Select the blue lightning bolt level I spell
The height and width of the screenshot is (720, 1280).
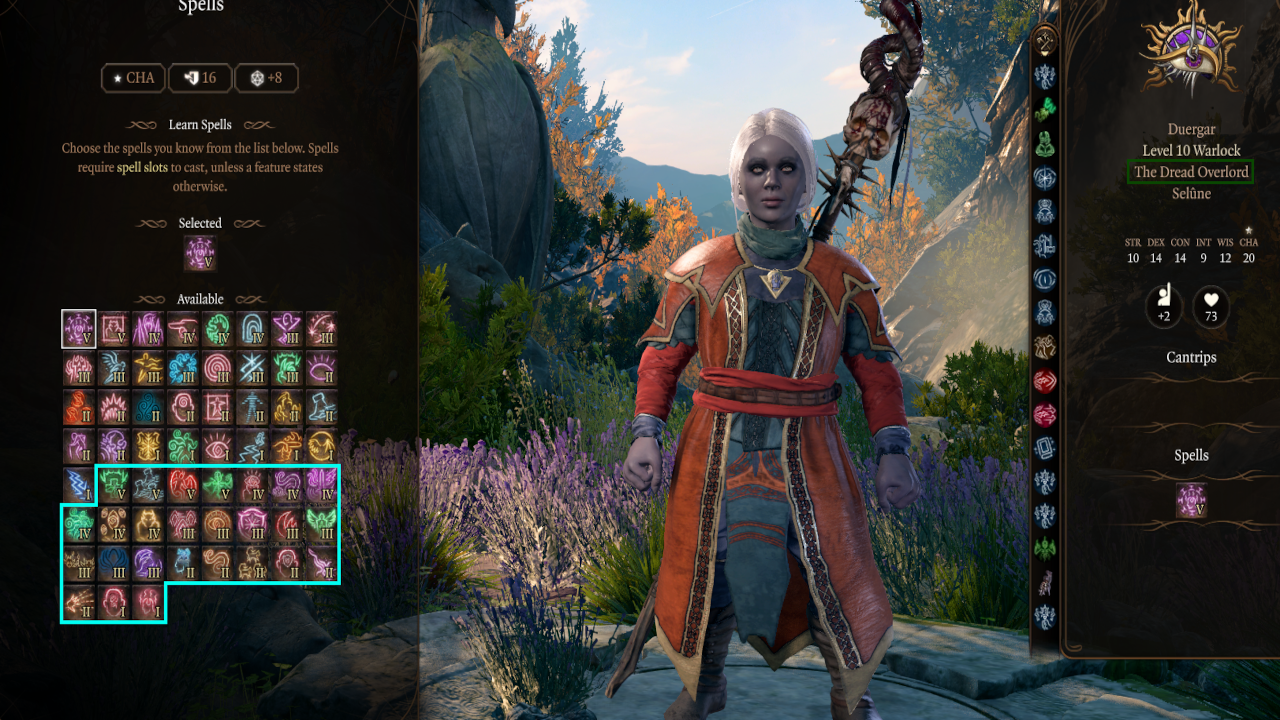79,485
